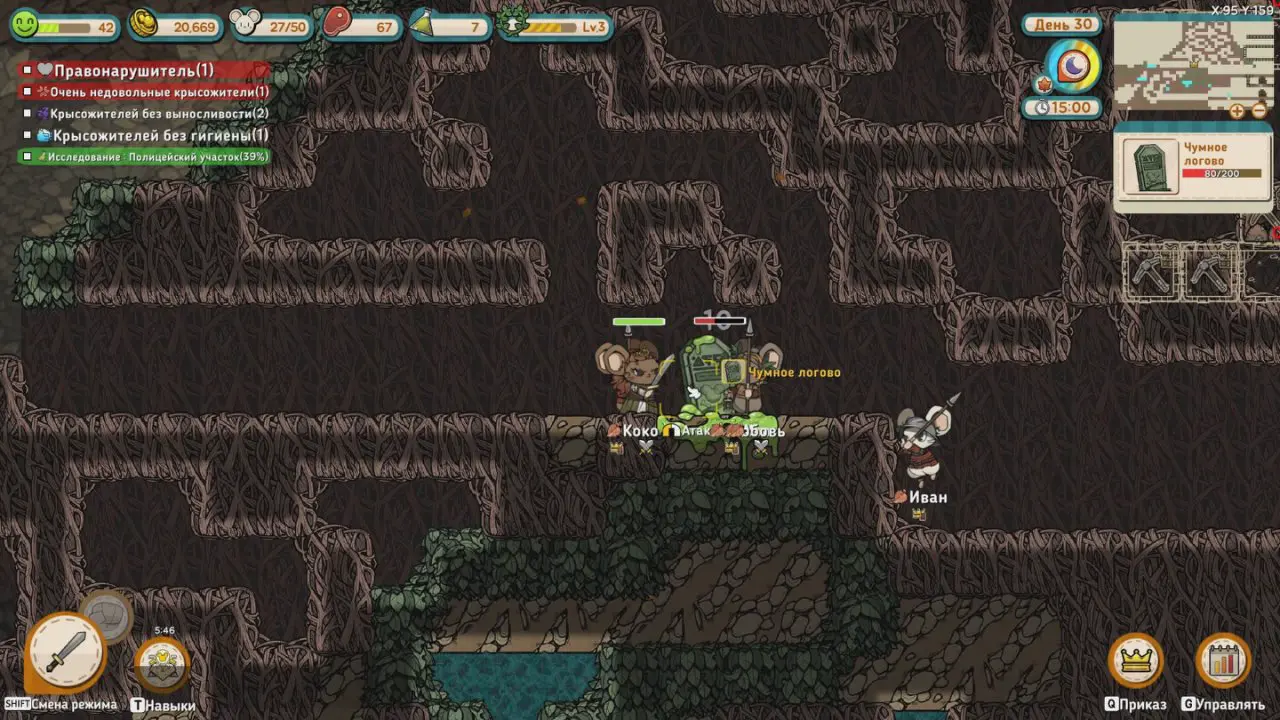
Task: Open the crown Orders menu
Action: coord(1135,660)
